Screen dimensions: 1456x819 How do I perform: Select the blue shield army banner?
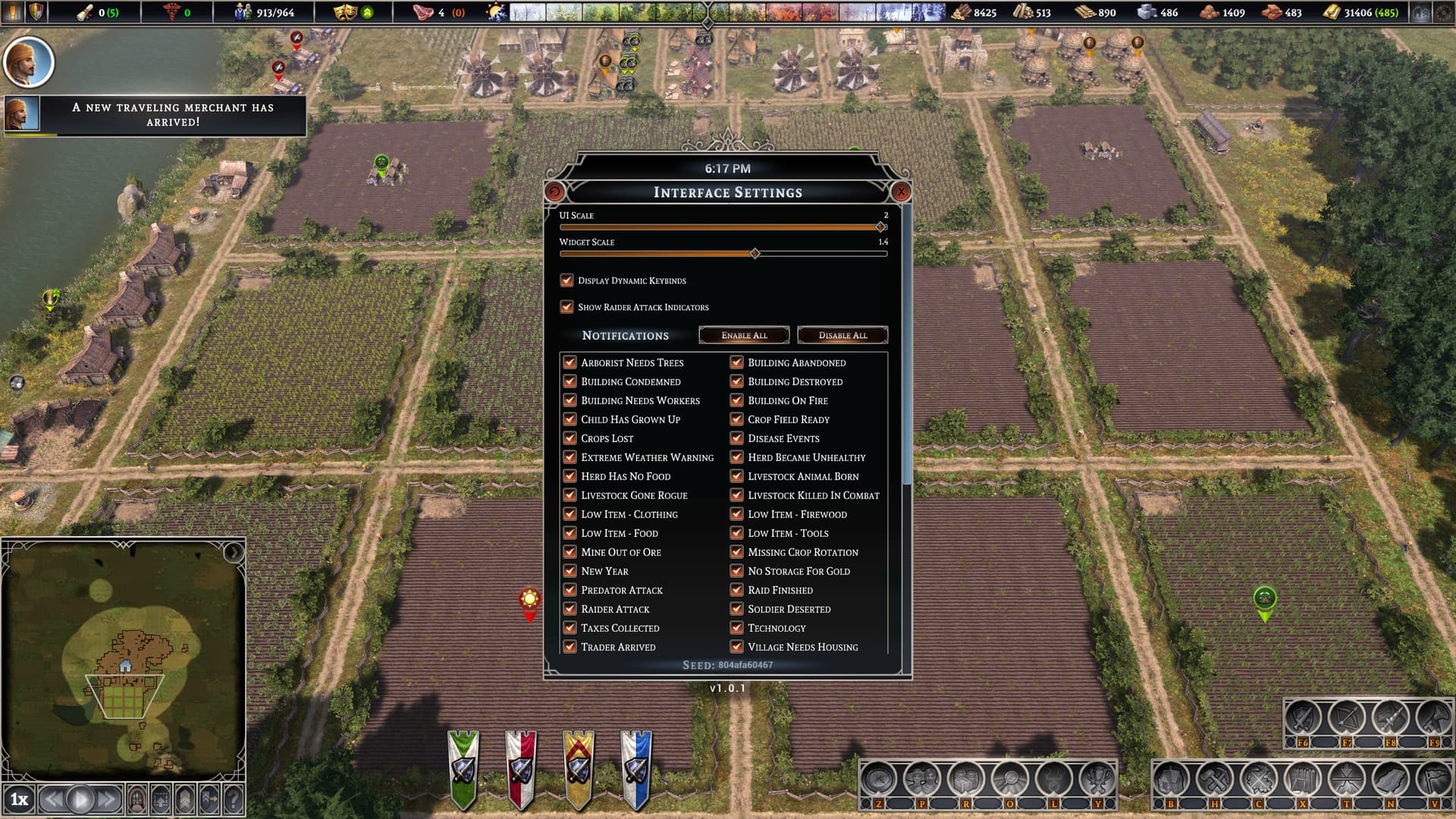pos(635,767)
